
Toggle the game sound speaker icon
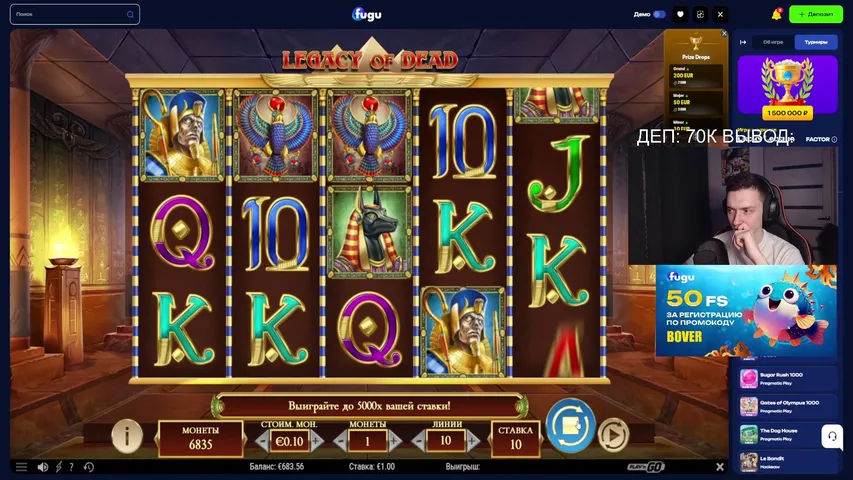tap(43, 467)
